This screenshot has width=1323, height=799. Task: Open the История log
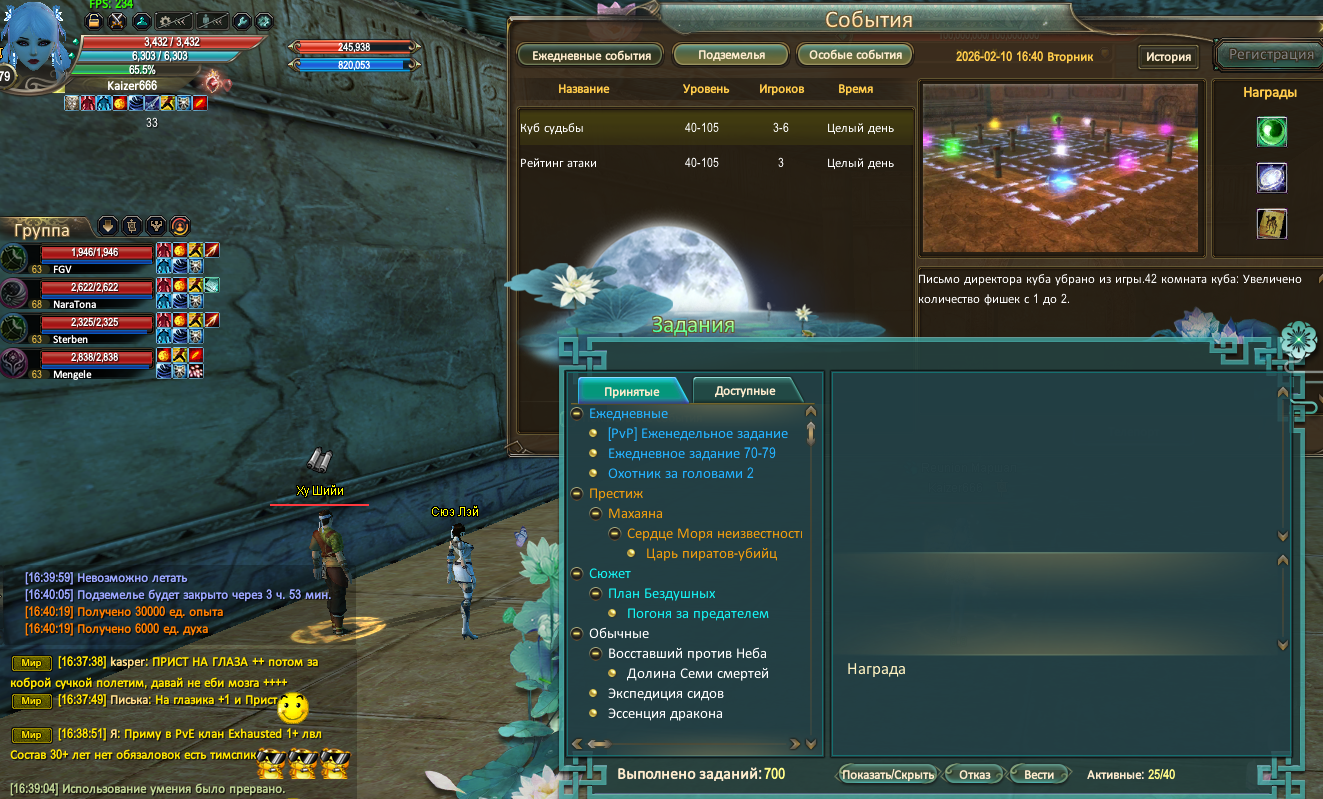point(1168,56)
